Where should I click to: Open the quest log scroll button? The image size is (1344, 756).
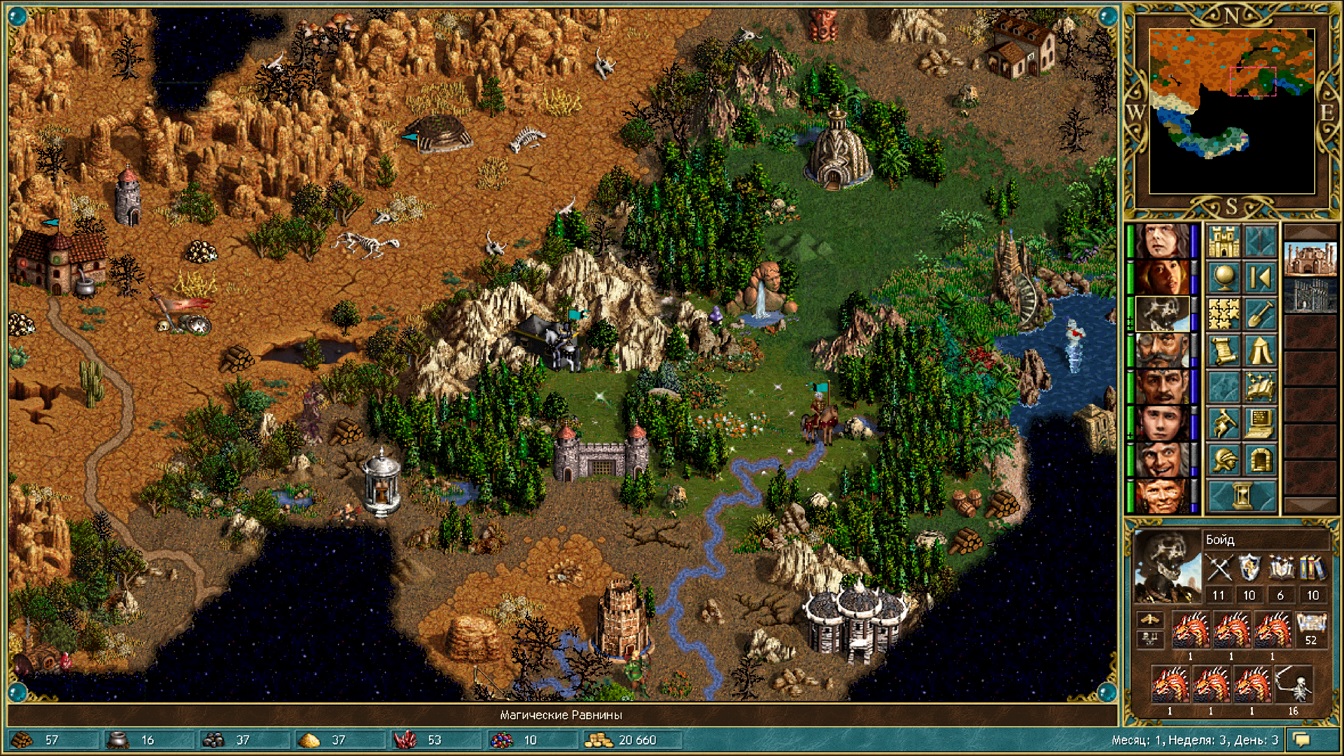coord(1223,350)
